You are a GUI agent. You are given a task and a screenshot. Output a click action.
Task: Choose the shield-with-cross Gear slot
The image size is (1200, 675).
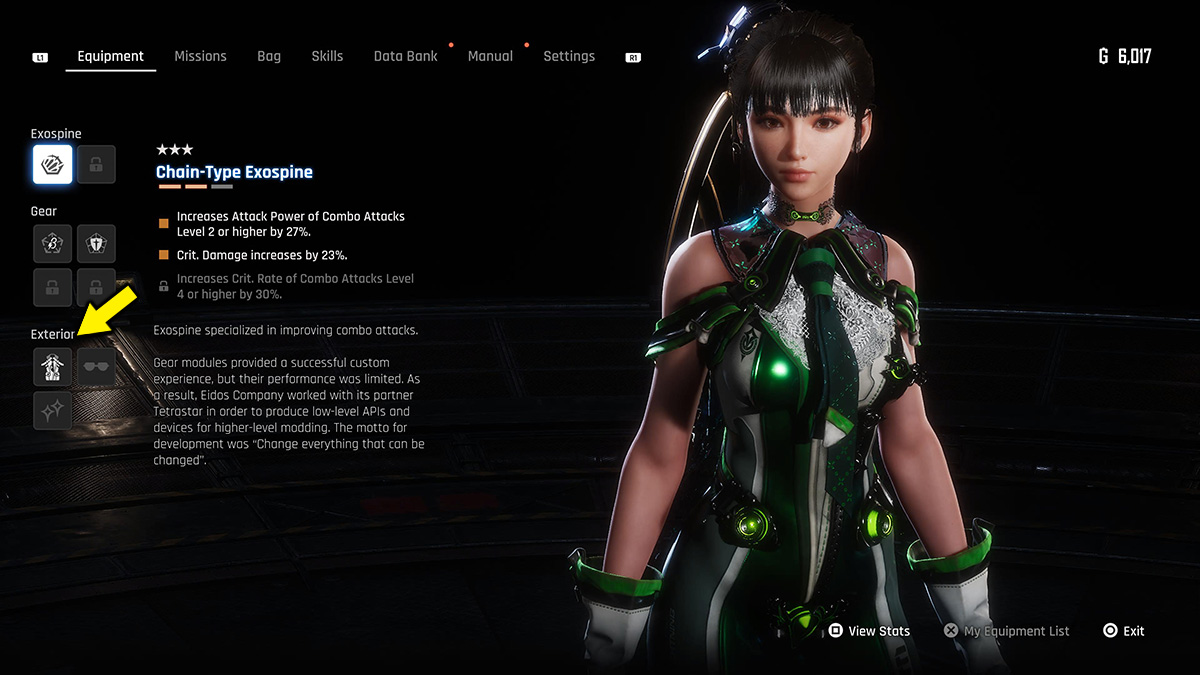tap(96, 243)
